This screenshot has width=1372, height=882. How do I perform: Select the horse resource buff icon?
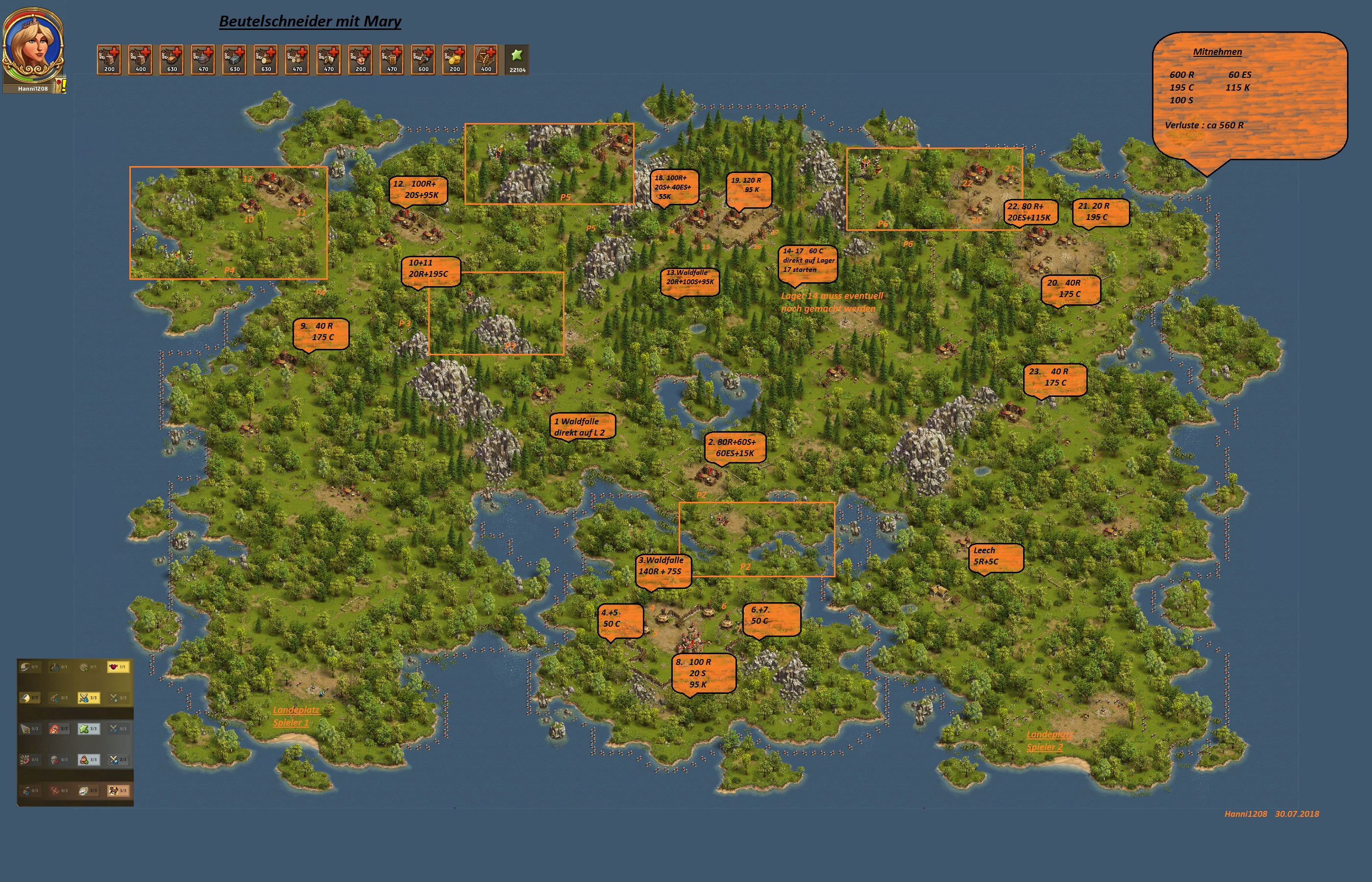point(329,60)
